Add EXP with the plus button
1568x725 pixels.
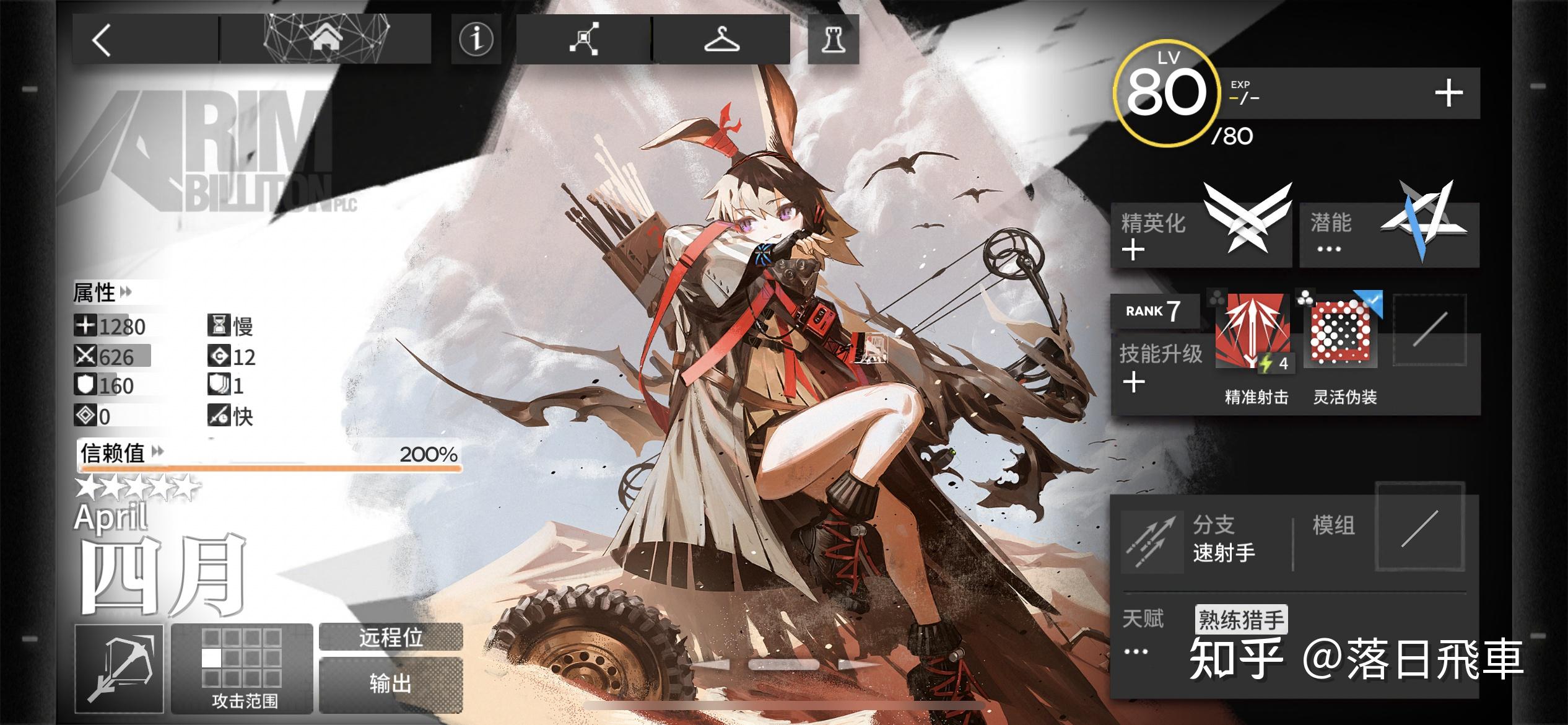tap(1448, 94)
